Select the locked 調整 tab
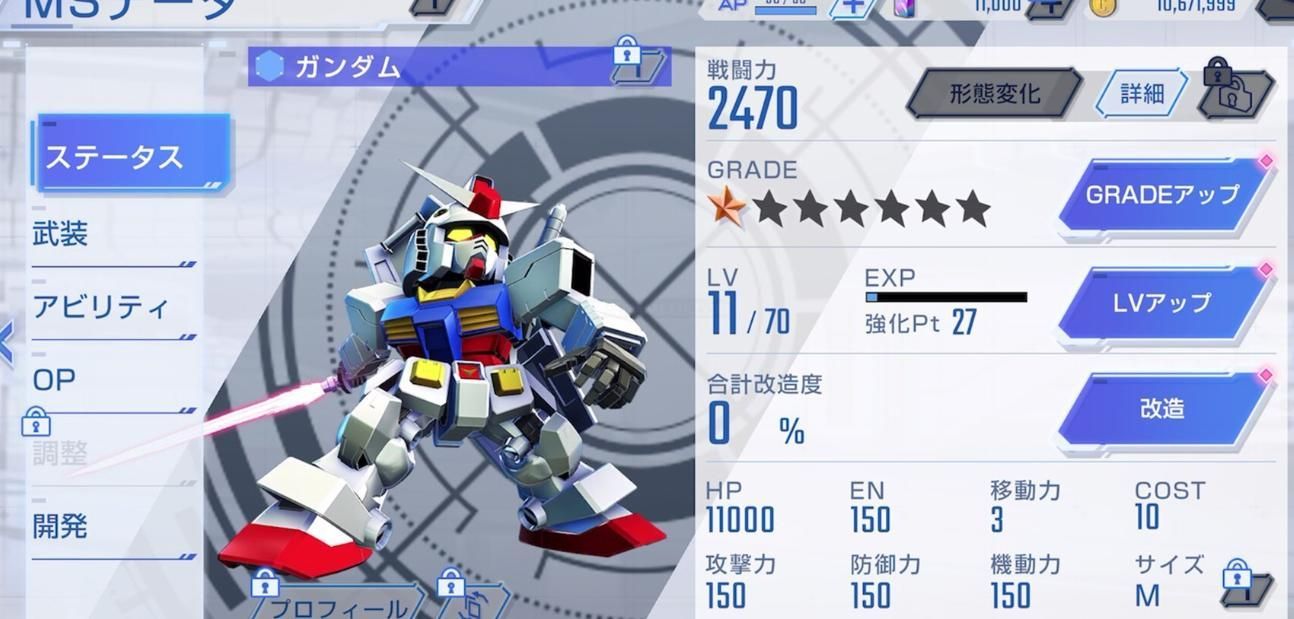The height and width of the screenshot is (619, 1294). (62, 452)
